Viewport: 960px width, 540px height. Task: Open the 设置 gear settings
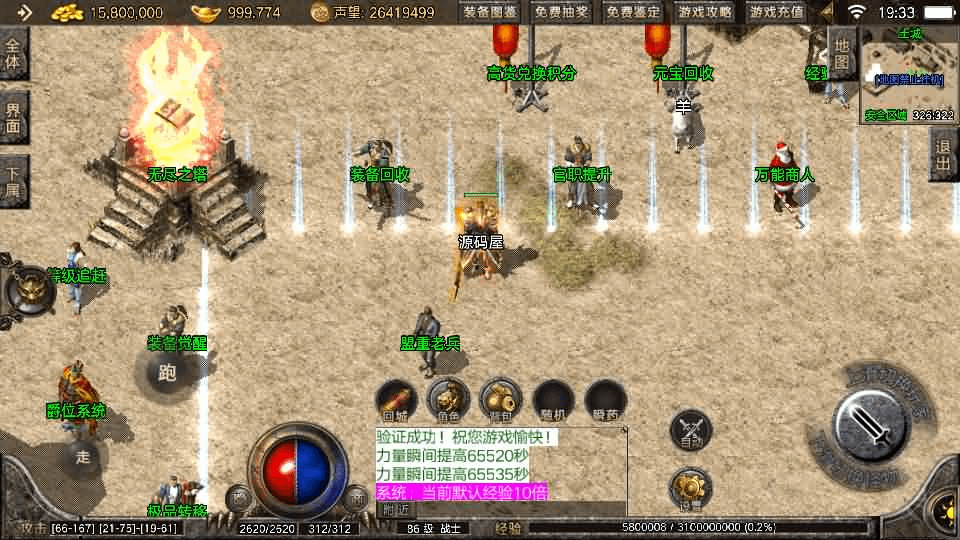(691, 489)
